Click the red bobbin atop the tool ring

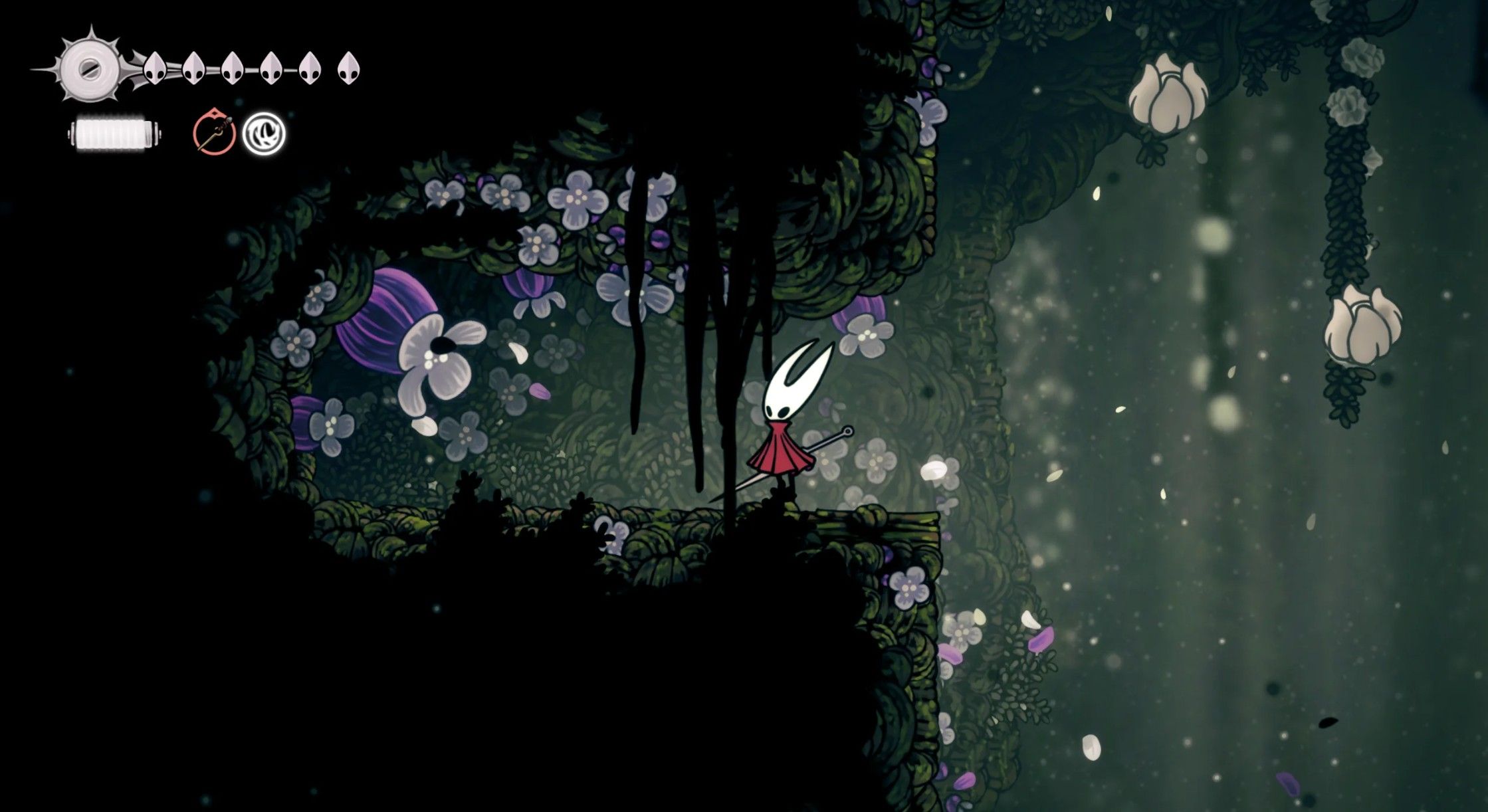click(x=215, y=113)
